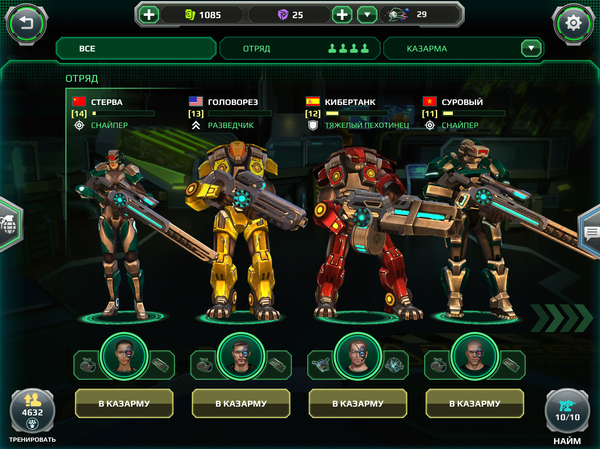Image resolution: width=600 pixels, height=449 pixels.
Task: Open the КАЗАРМА dropdown tab
Action: coord(462,48)
